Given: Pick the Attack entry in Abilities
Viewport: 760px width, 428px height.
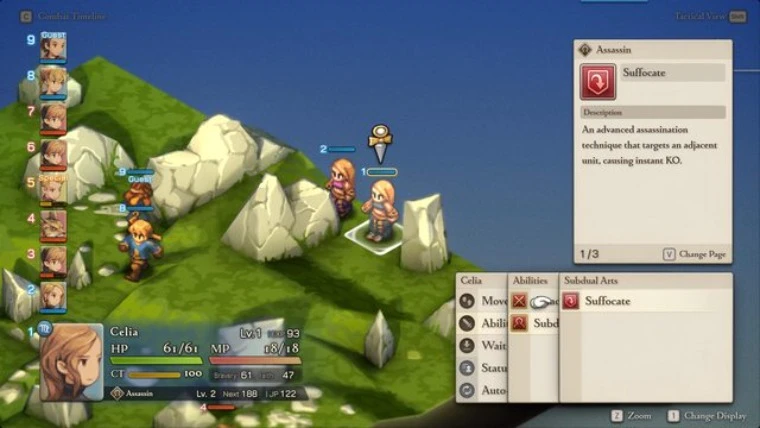Looking at the screenshot, I should coord(533,301).
